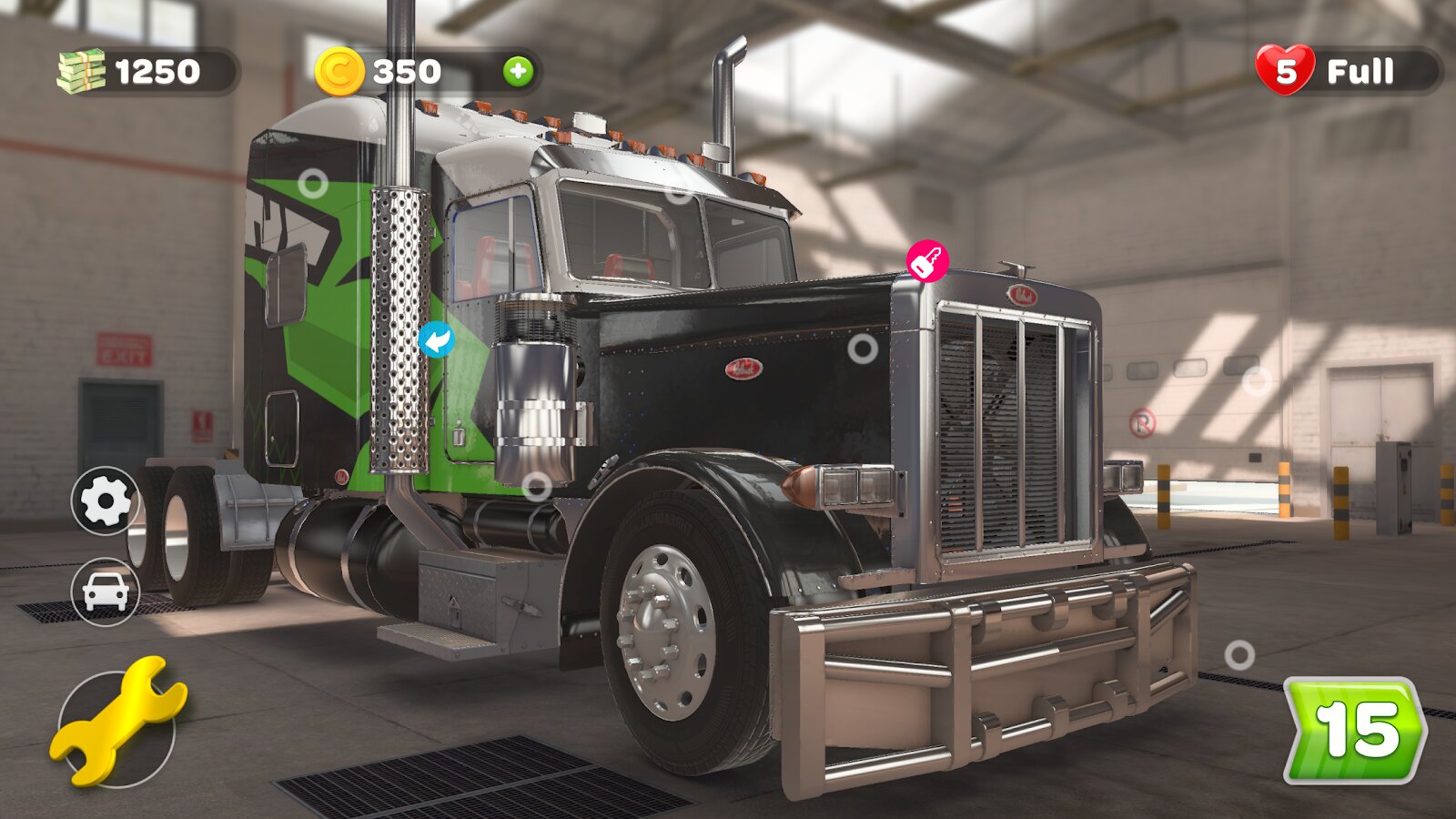This screenshot has height=819, width=1456.
Task: Tap the cash stack money icon
Action: point(82,71)
